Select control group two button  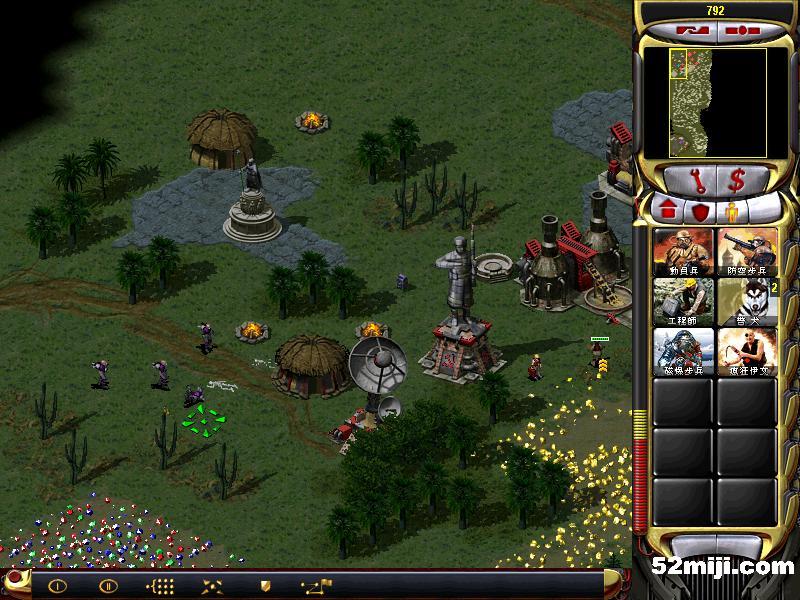coord(108,586)
